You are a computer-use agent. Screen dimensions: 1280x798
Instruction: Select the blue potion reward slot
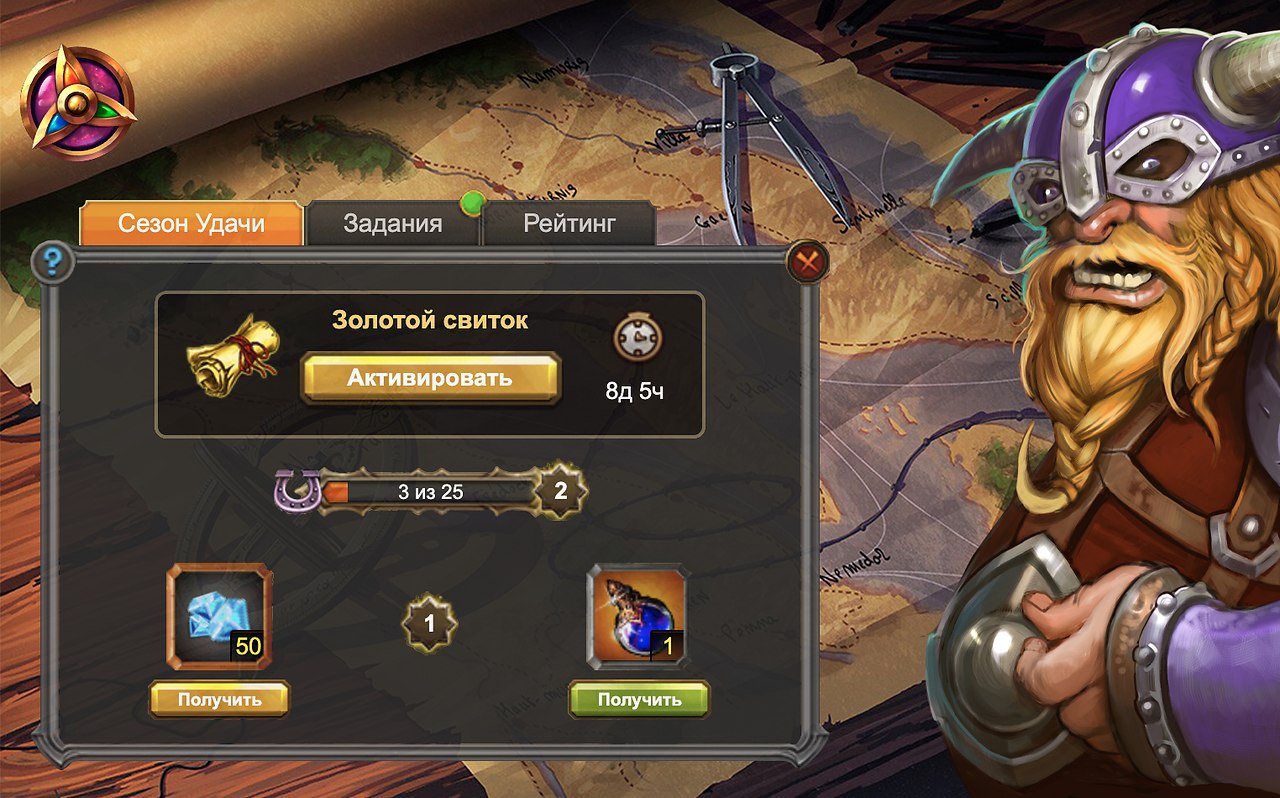pyautogui.click(x=637, y=617)
